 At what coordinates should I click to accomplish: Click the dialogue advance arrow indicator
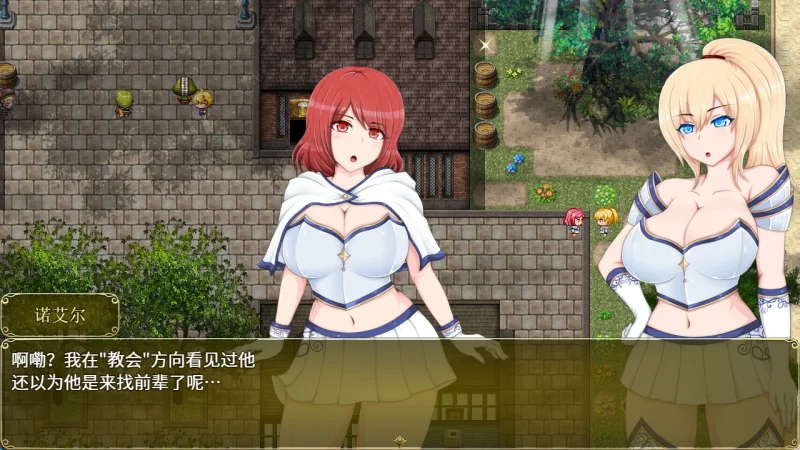tap(400, 440)
